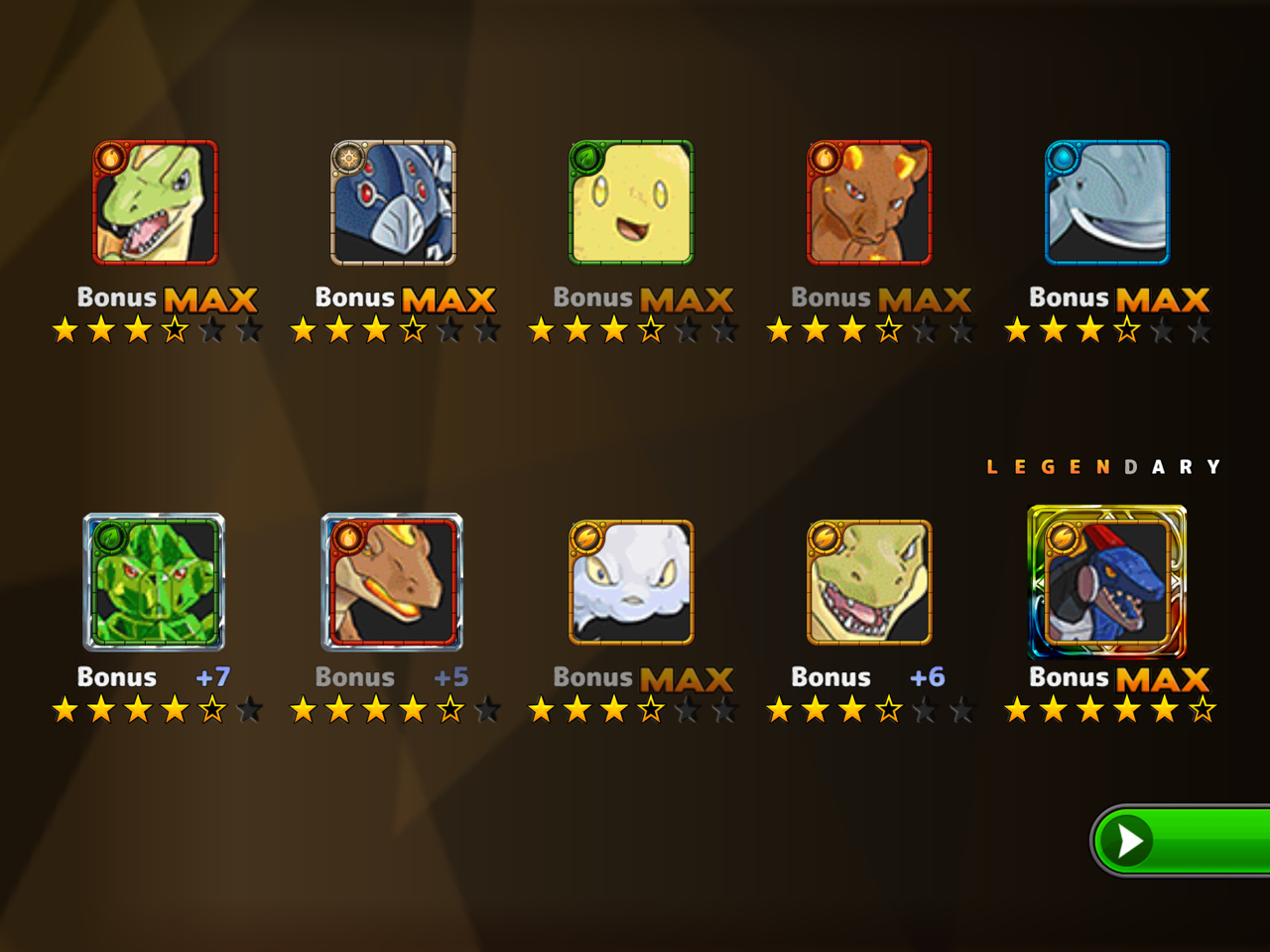
Task: Pick the yellow smiling blob monster card
Action: pyautogui.click(x=631, y=203)
